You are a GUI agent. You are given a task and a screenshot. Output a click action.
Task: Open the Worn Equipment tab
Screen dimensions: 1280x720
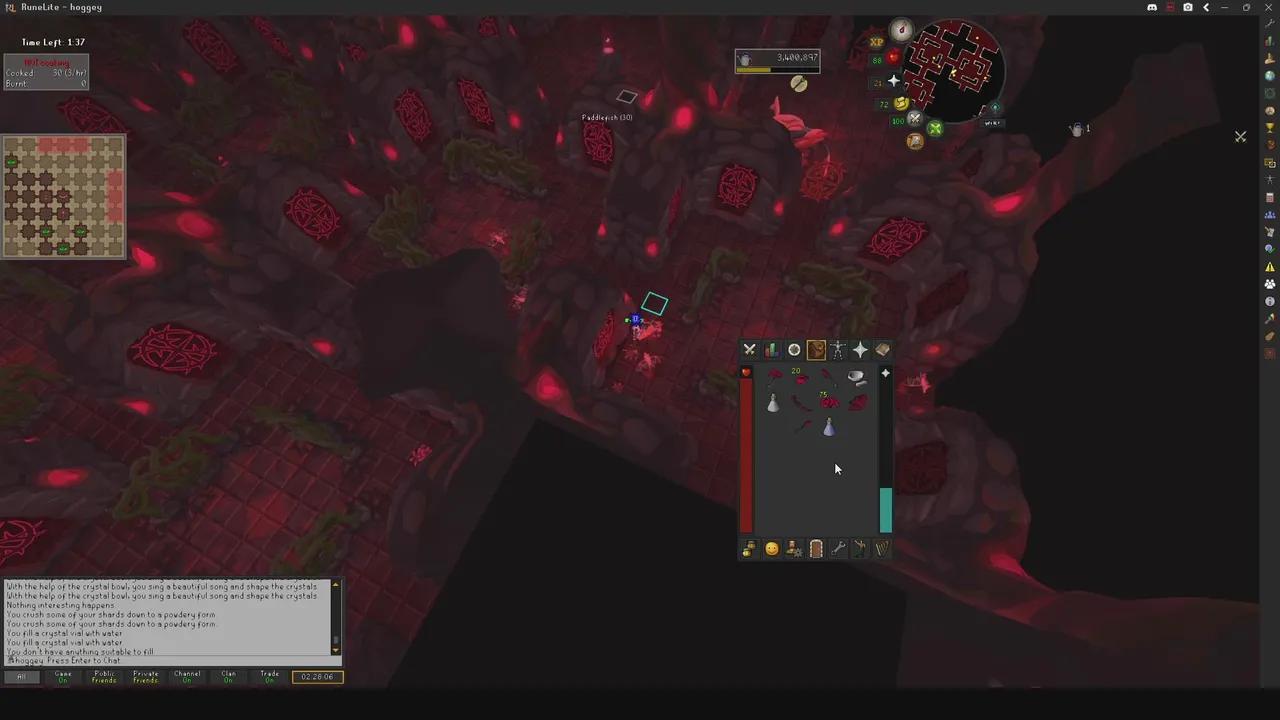(x=838, y=349)
